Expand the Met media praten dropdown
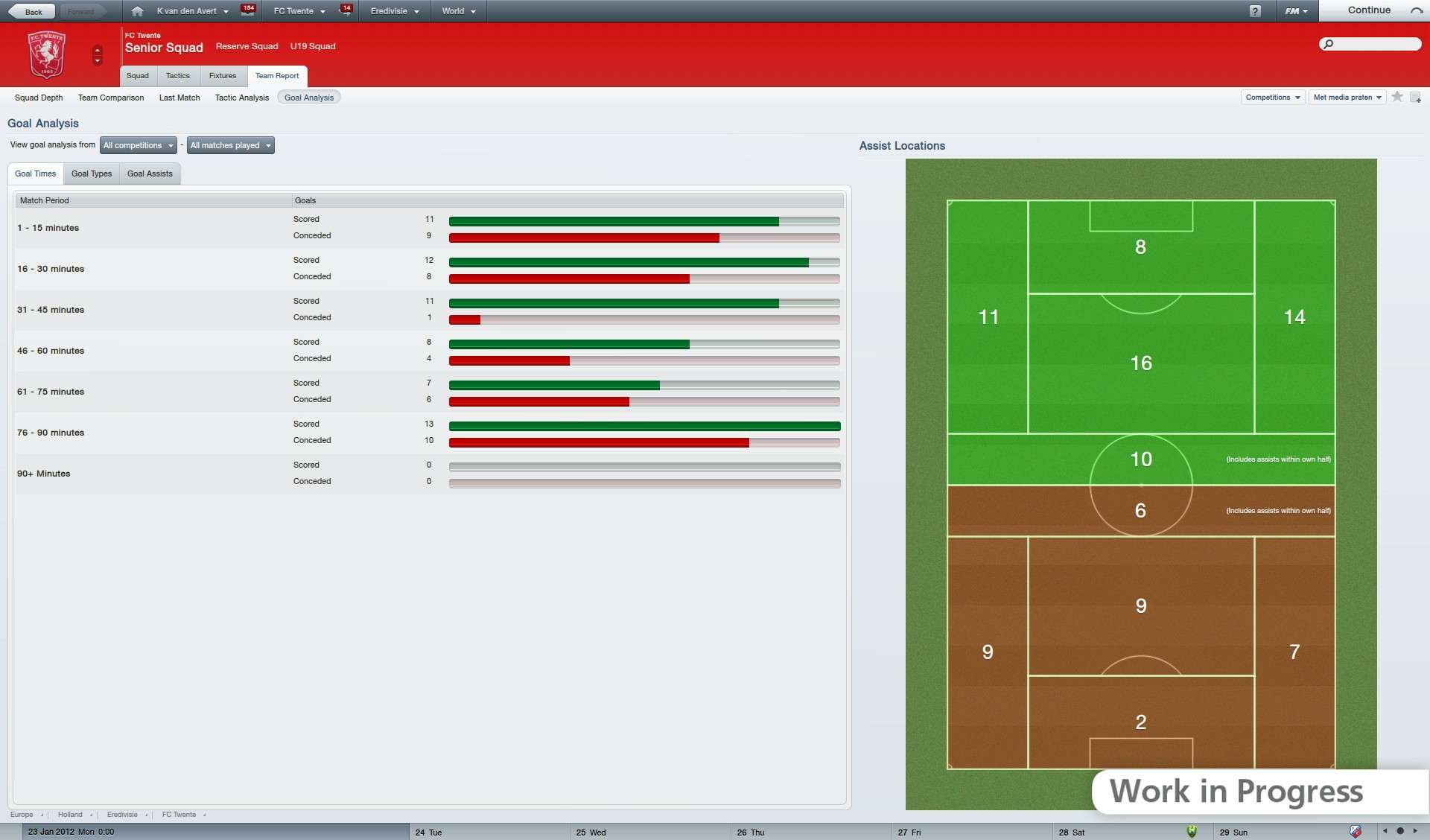The image size is (1430, 840). coord(1347,97)
